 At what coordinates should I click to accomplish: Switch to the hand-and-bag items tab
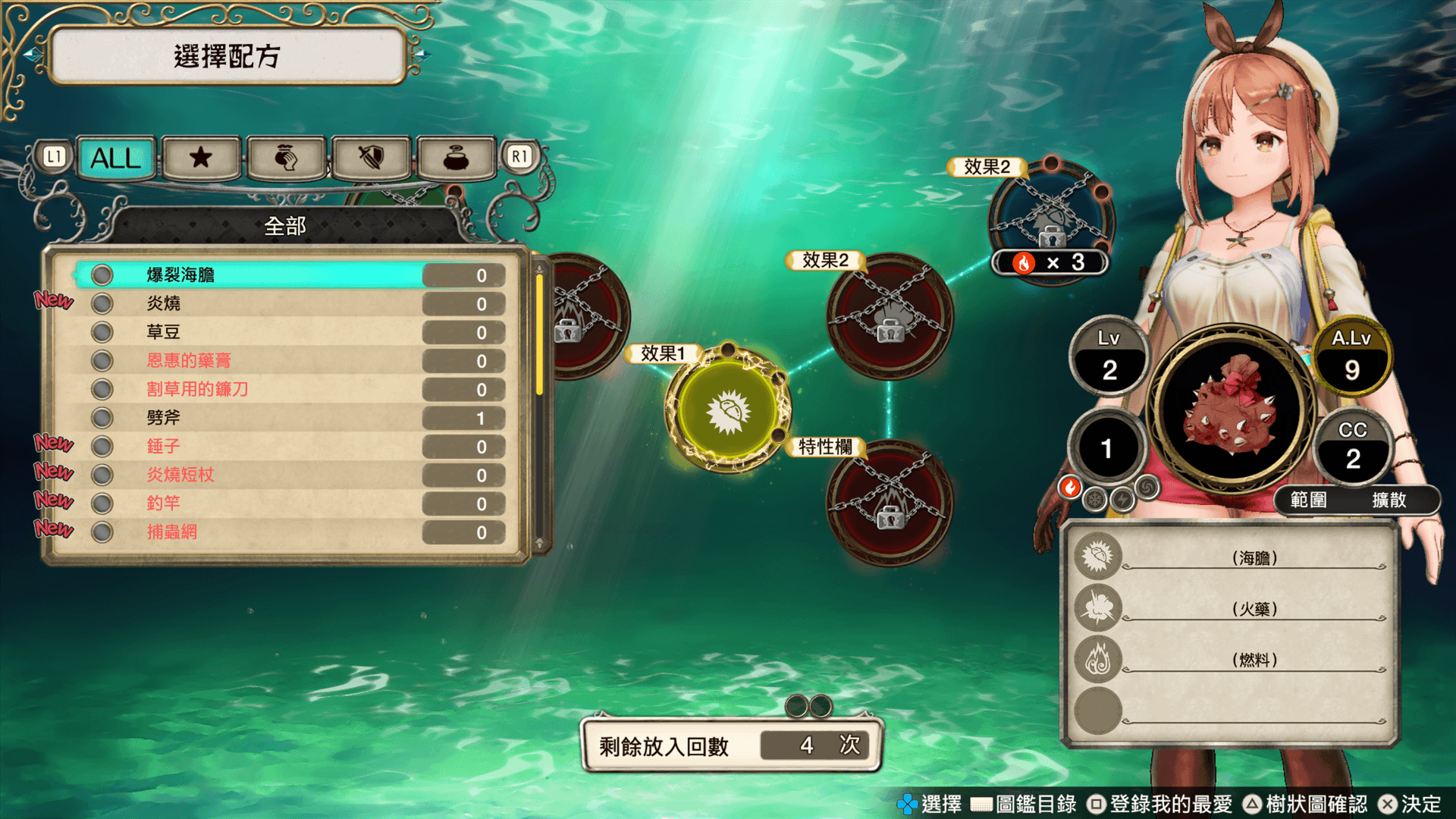click(286, 158)
